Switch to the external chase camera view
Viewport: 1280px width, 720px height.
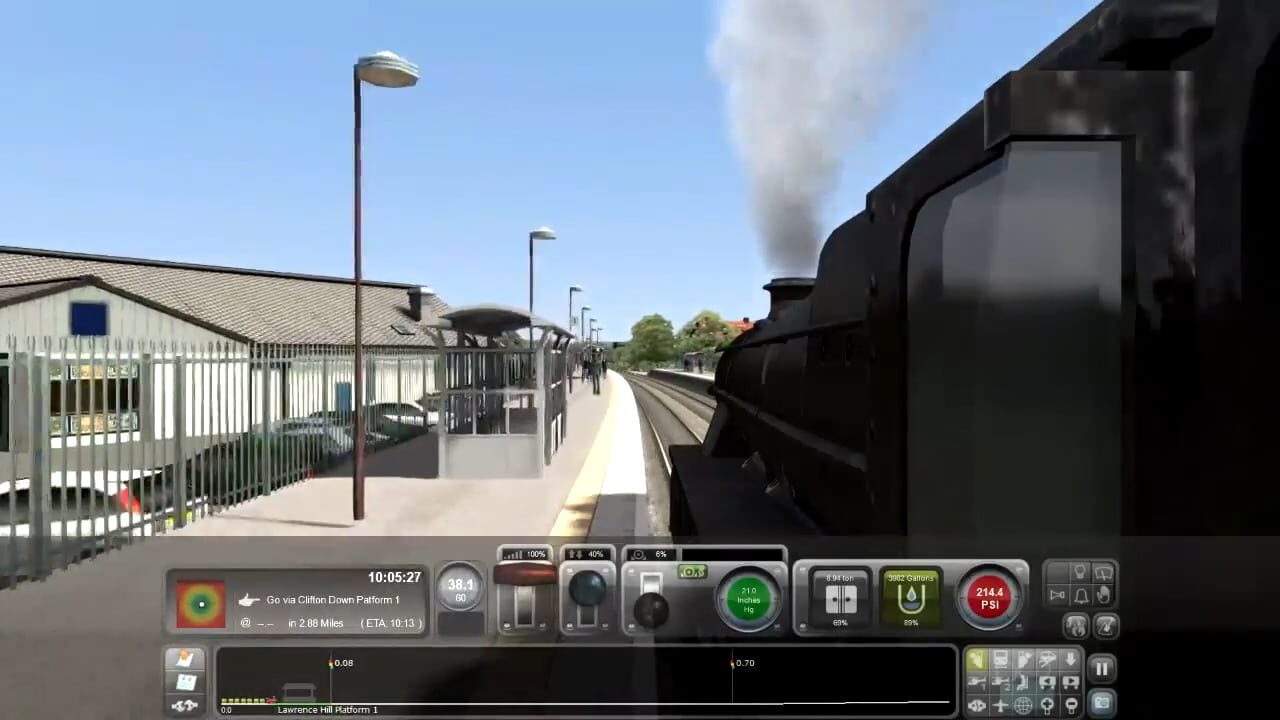(1046, 659)
